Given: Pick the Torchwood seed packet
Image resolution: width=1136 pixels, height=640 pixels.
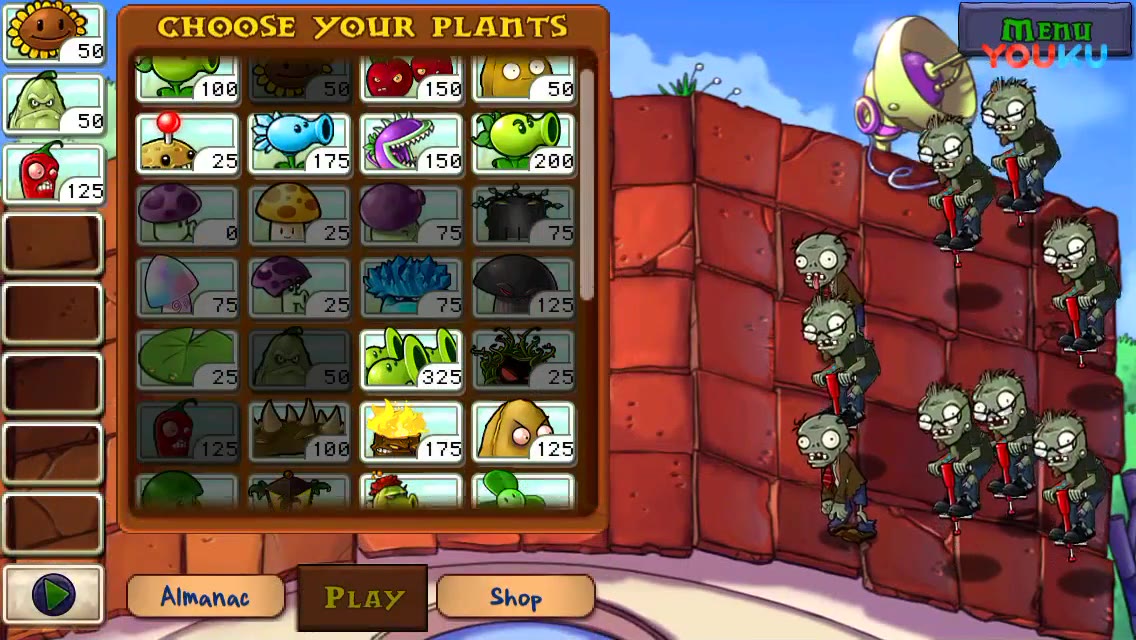Looking at the screenshot, I should click(411, 432).
